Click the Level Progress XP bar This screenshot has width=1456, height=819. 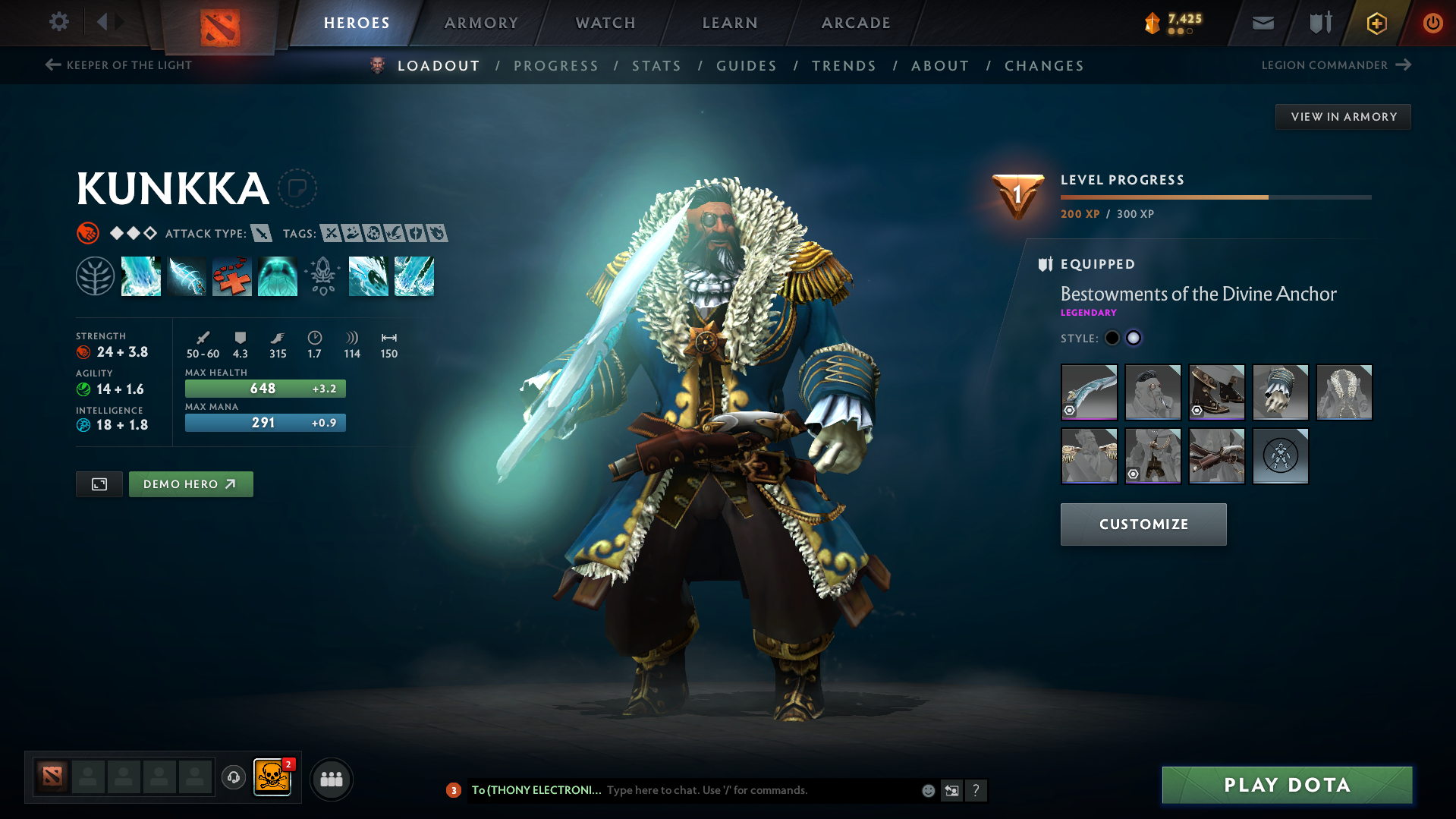pos(1214,197)
